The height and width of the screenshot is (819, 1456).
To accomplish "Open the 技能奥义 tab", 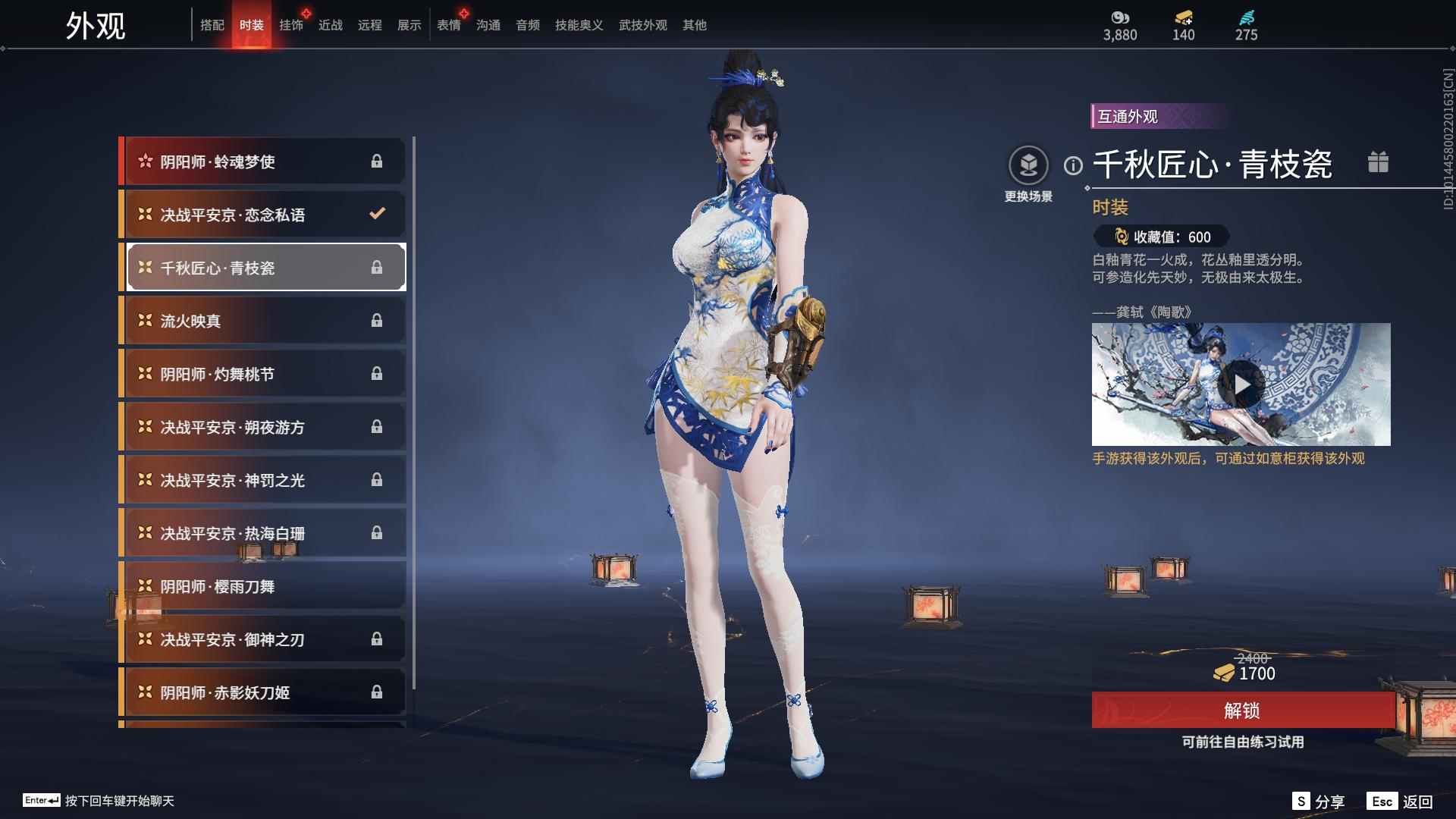I will [x=579, y=25].
